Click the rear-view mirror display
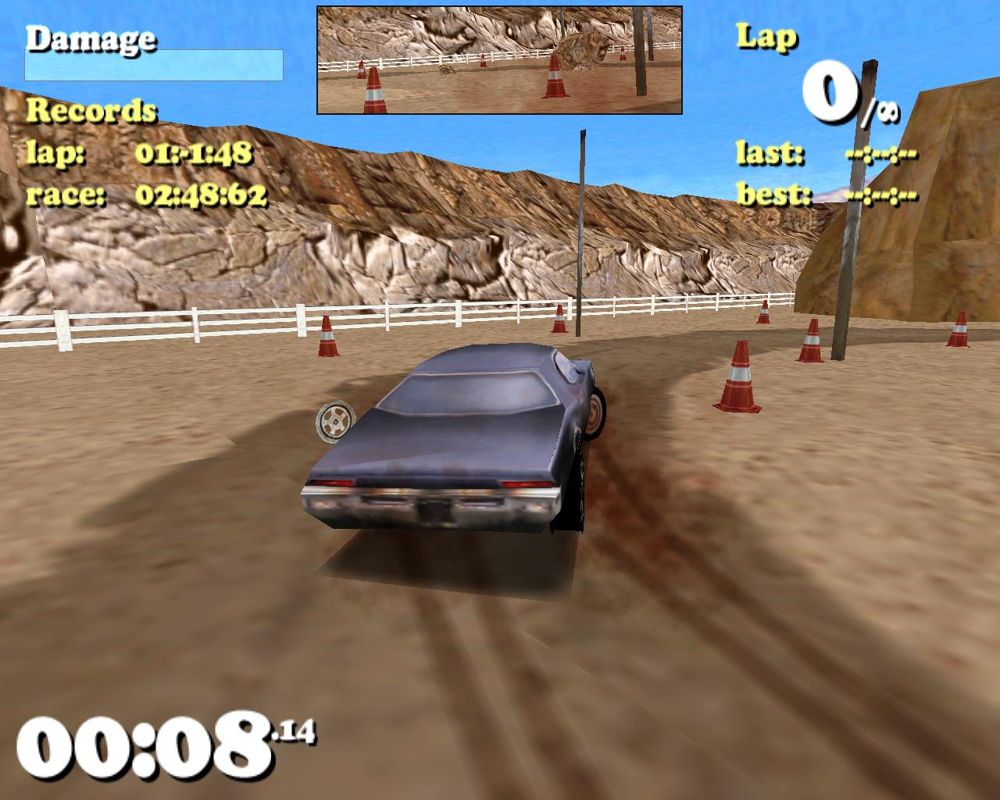 point(499,60)
